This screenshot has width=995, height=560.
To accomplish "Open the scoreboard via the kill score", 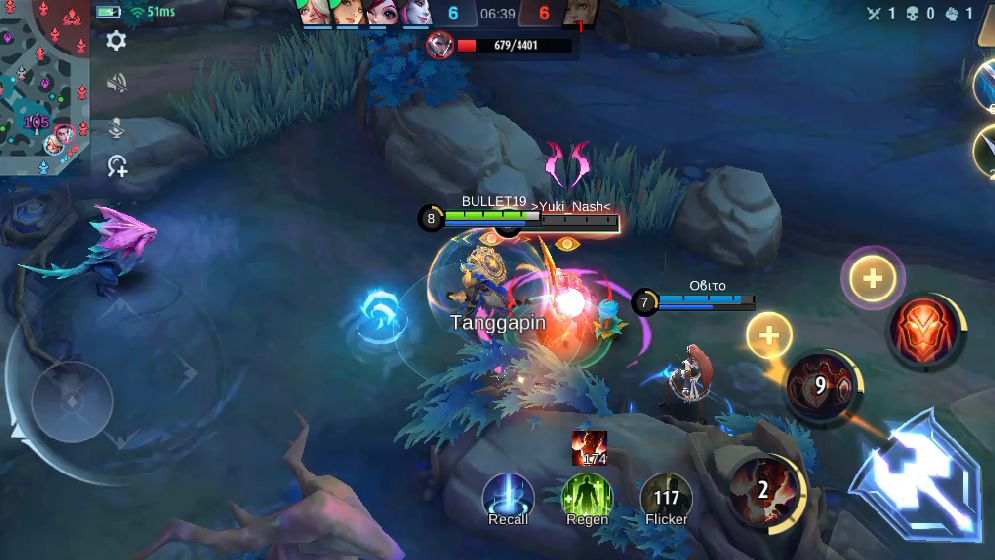I will pyautogui.click(x=497, y=14).
